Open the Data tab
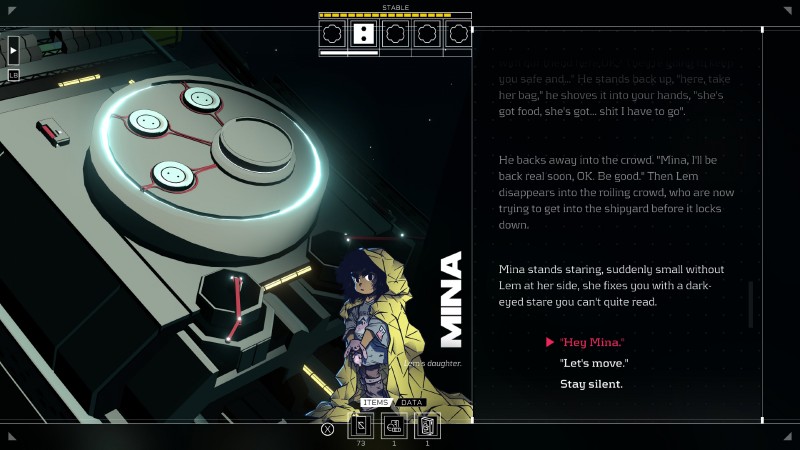This screenshot has width=800, height=450. tap(412, 403)
